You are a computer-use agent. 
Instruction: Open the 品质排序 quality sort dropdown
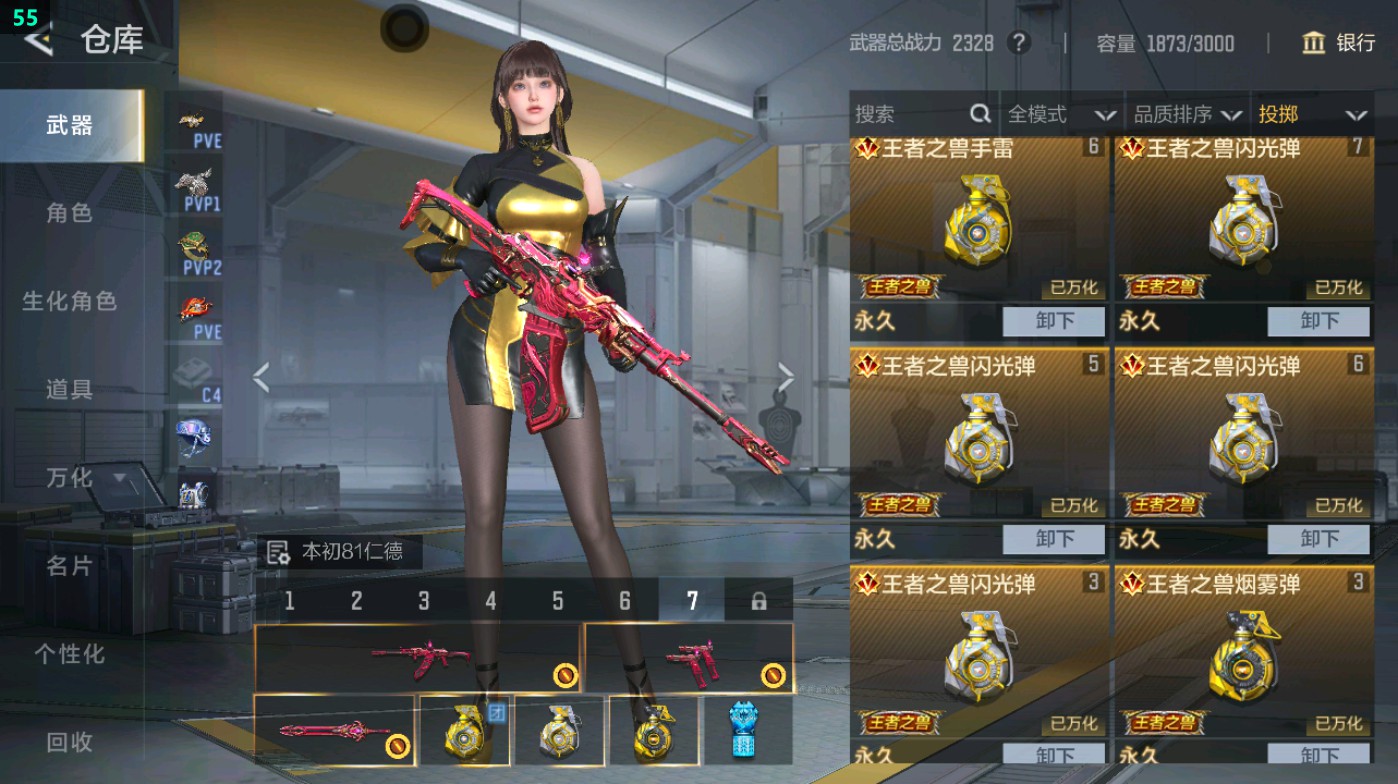pos(1190,115)
